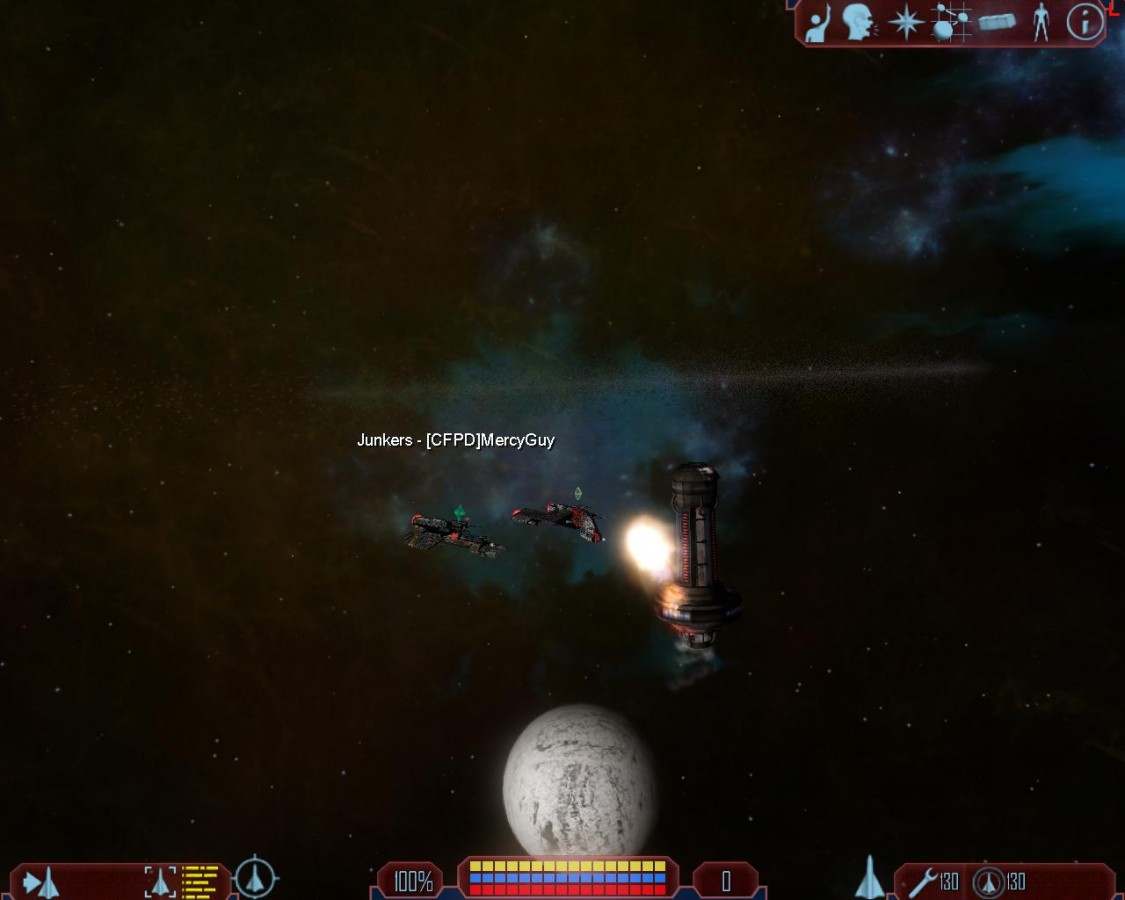Click the ship-in-crosshair target view icon
Screen dimensions: 1125x900
point(257,879)
